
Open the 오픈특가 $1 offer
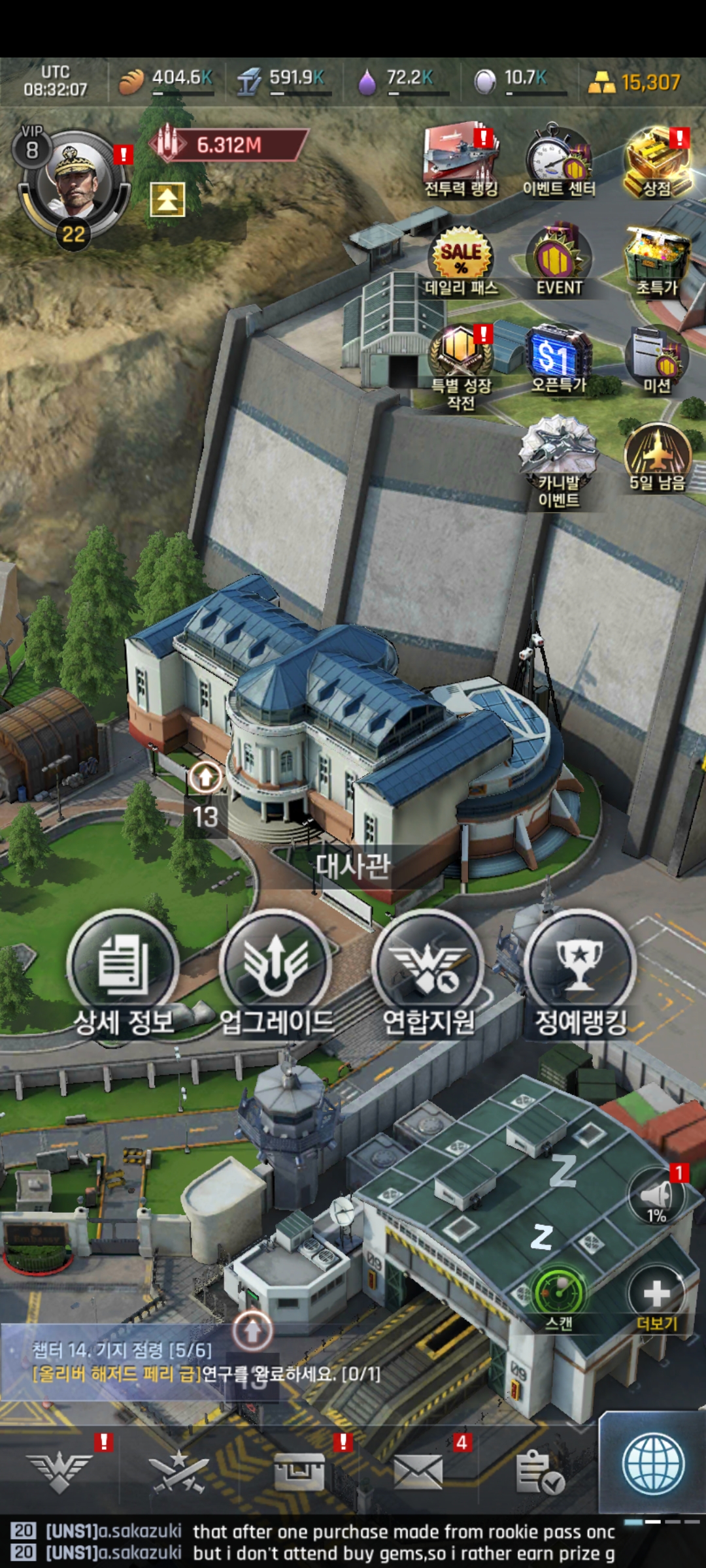tap(559, 356)
